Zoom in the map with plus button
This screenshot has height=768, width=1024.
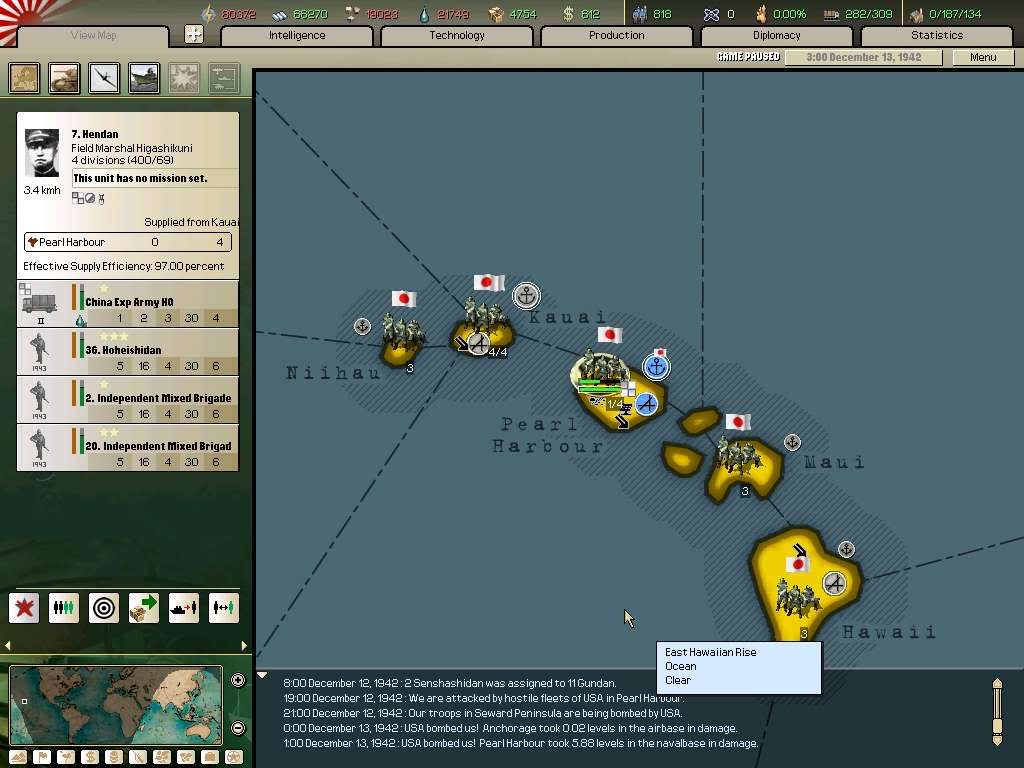tap(238, 681)
